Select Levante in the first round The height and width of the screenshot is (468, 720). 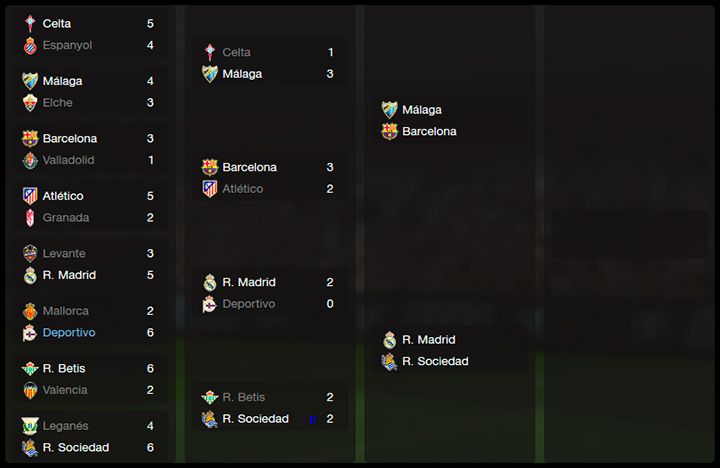coord(64,254)
